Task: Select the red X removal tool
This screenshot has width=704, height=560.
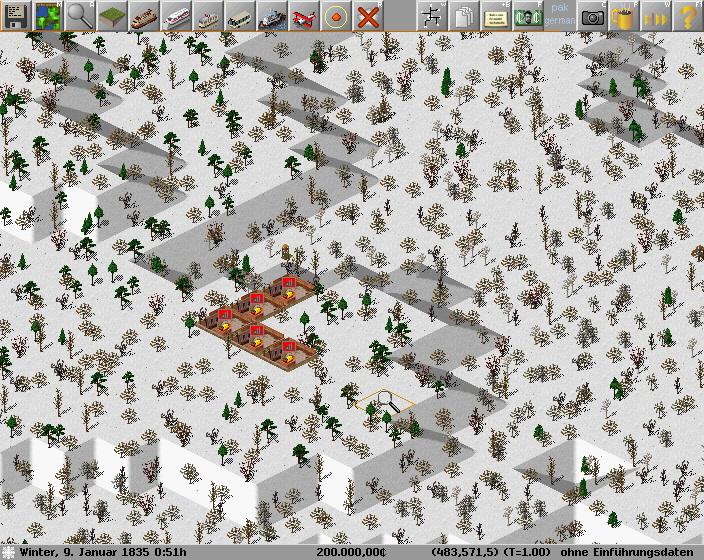Action: point(368,15)
